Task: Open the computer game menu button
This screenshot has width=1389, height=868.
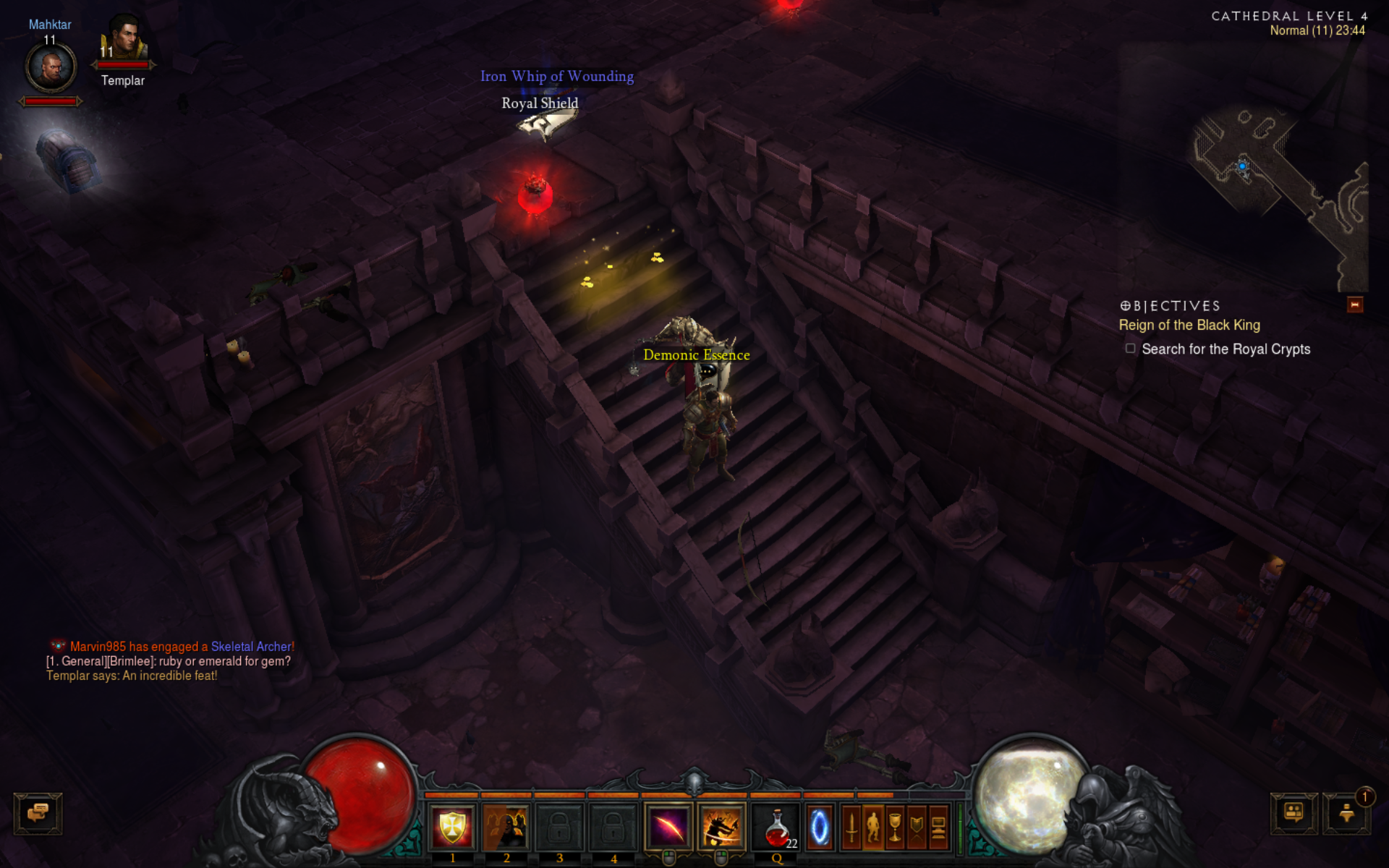Action: click(x=938, y=827)
